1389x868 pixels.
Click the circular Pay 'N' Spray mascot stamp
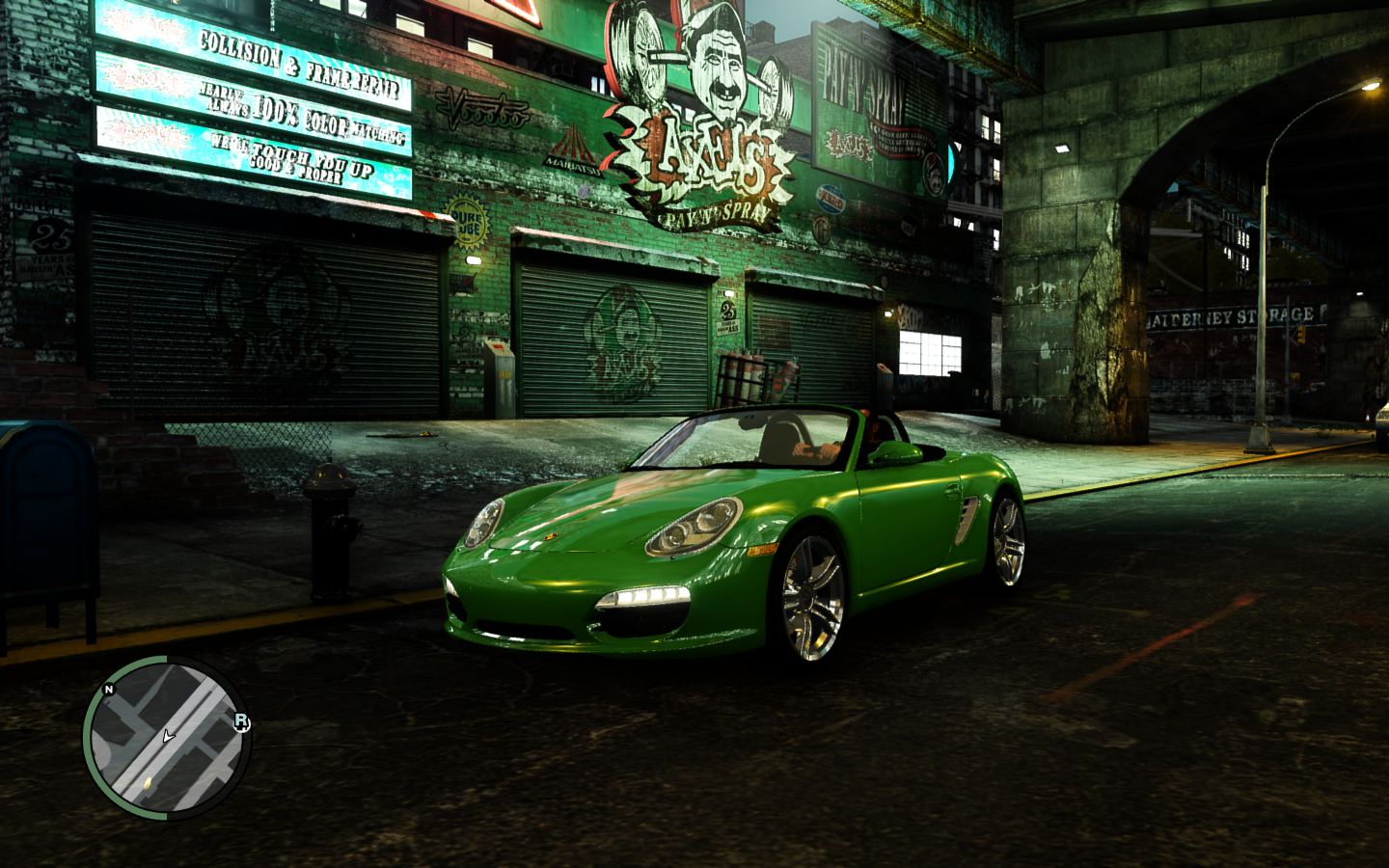click(935, 176)
